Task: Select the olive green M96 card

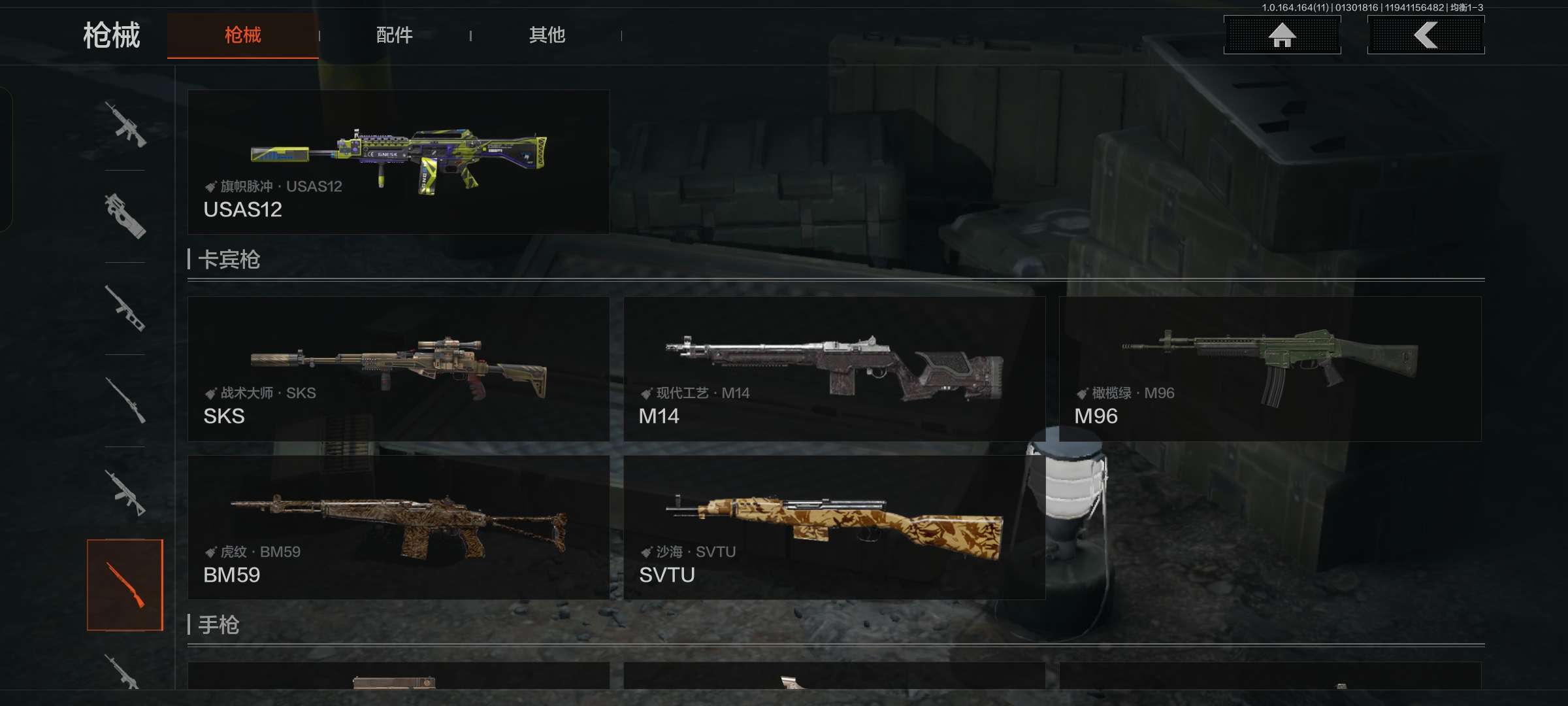Action: [1269, 369]
